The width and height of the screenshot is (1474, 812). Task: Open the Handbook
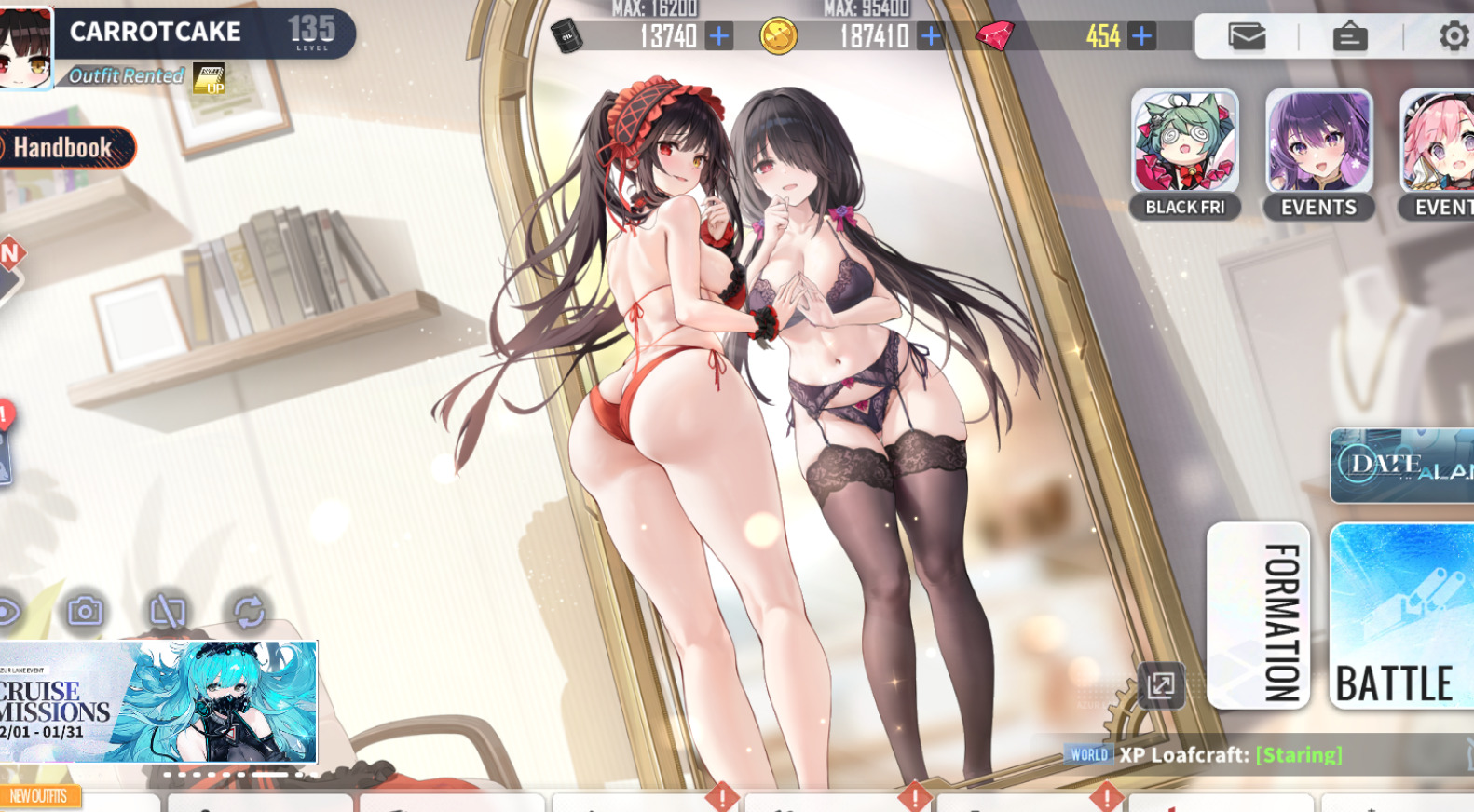(63, 147)
